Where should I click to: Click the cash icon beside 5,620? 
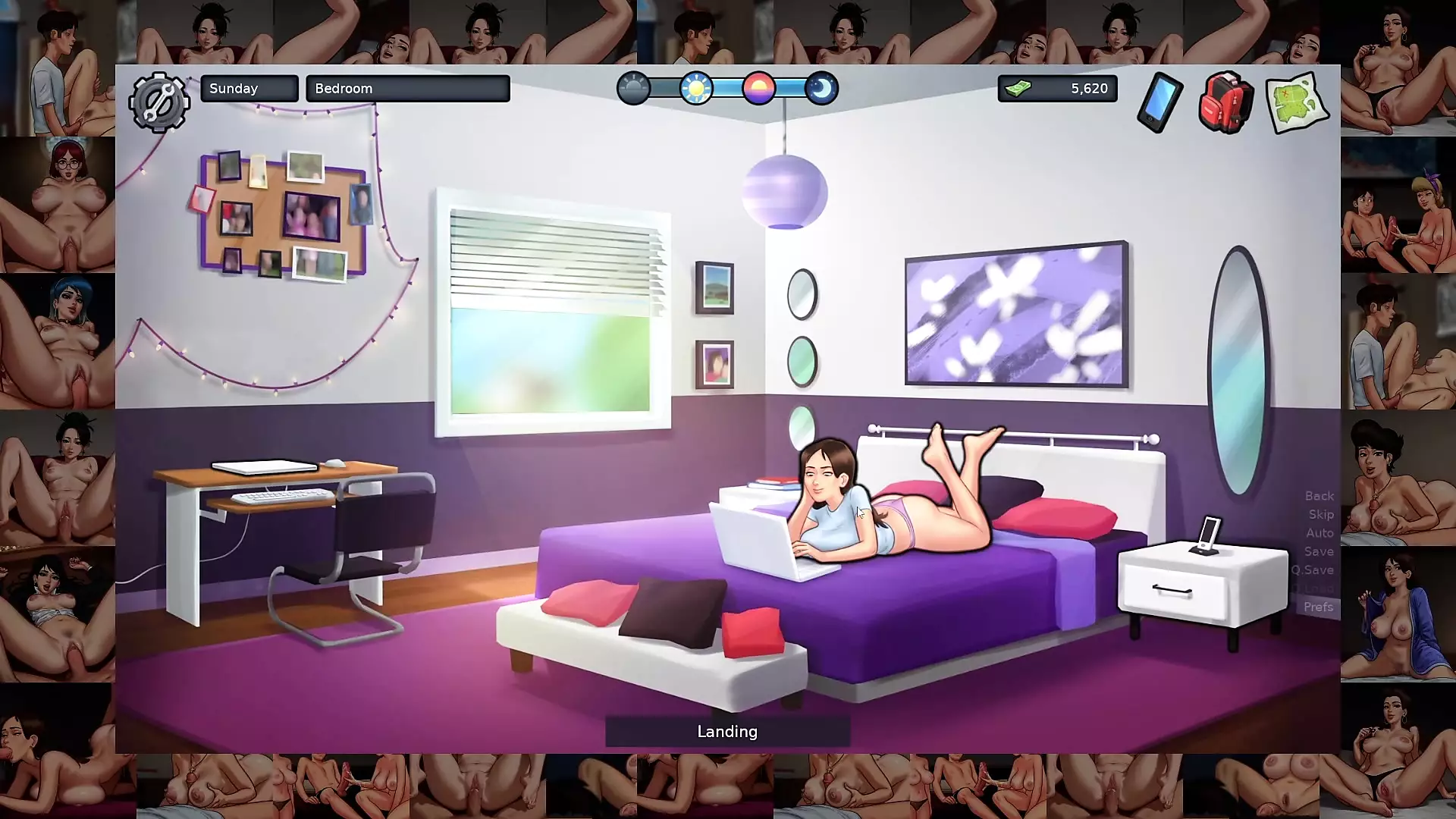[1020, 88]
